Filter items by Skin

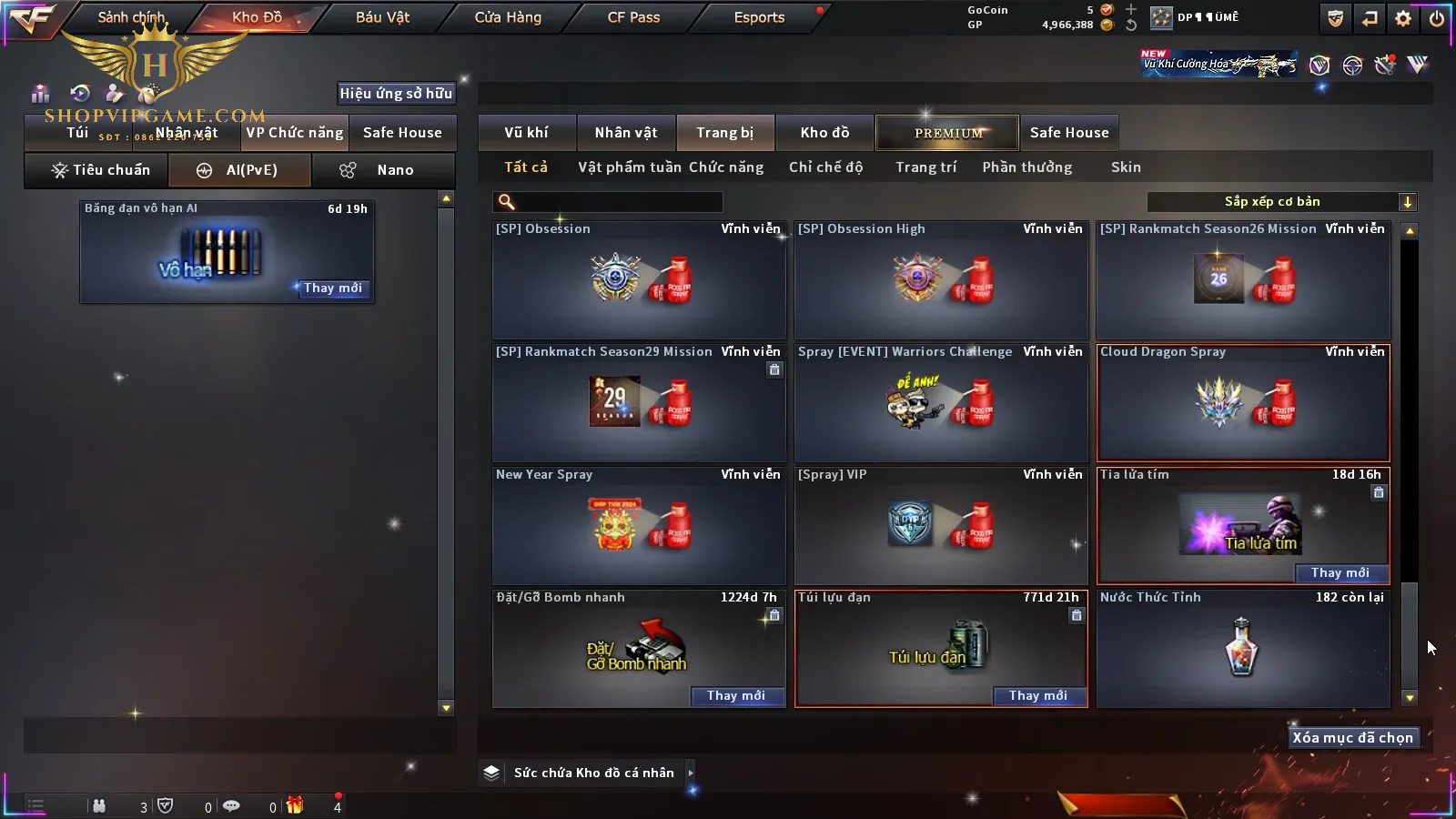click(x=1126, y=167)
